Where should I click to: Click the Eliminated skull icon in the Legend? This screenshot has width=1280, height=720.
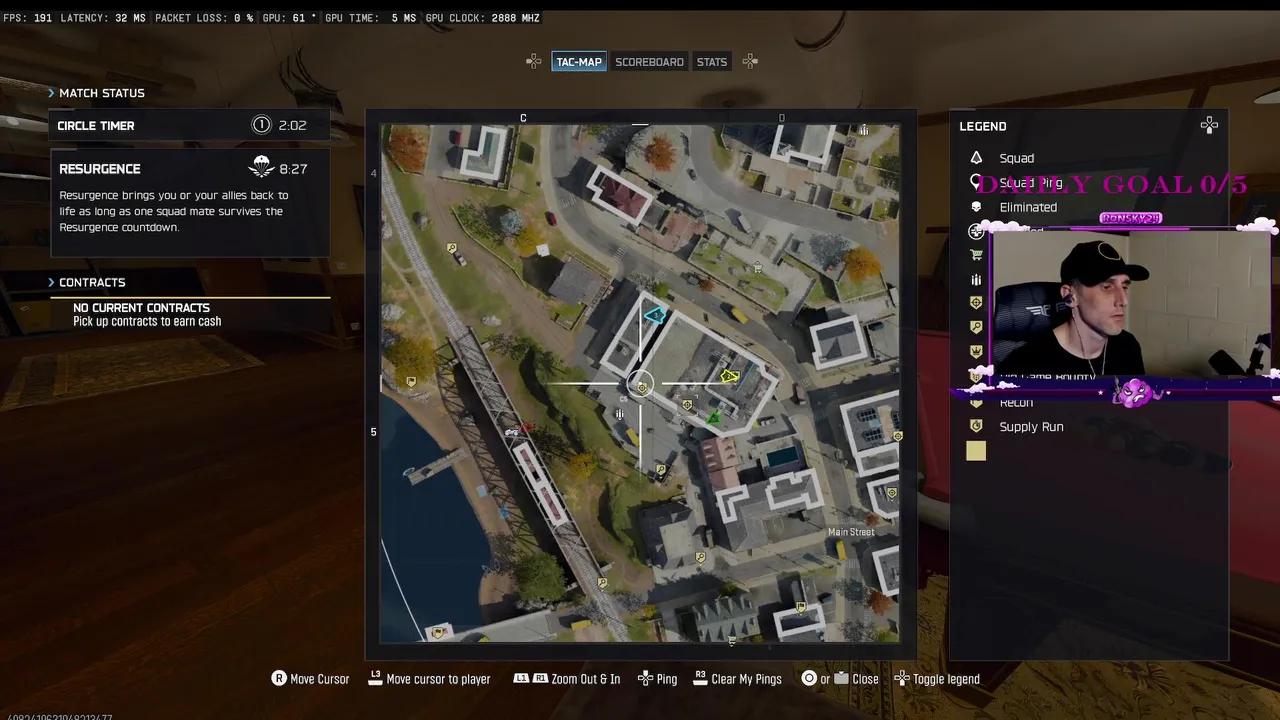pyautogui.click(x=977, y=207)
